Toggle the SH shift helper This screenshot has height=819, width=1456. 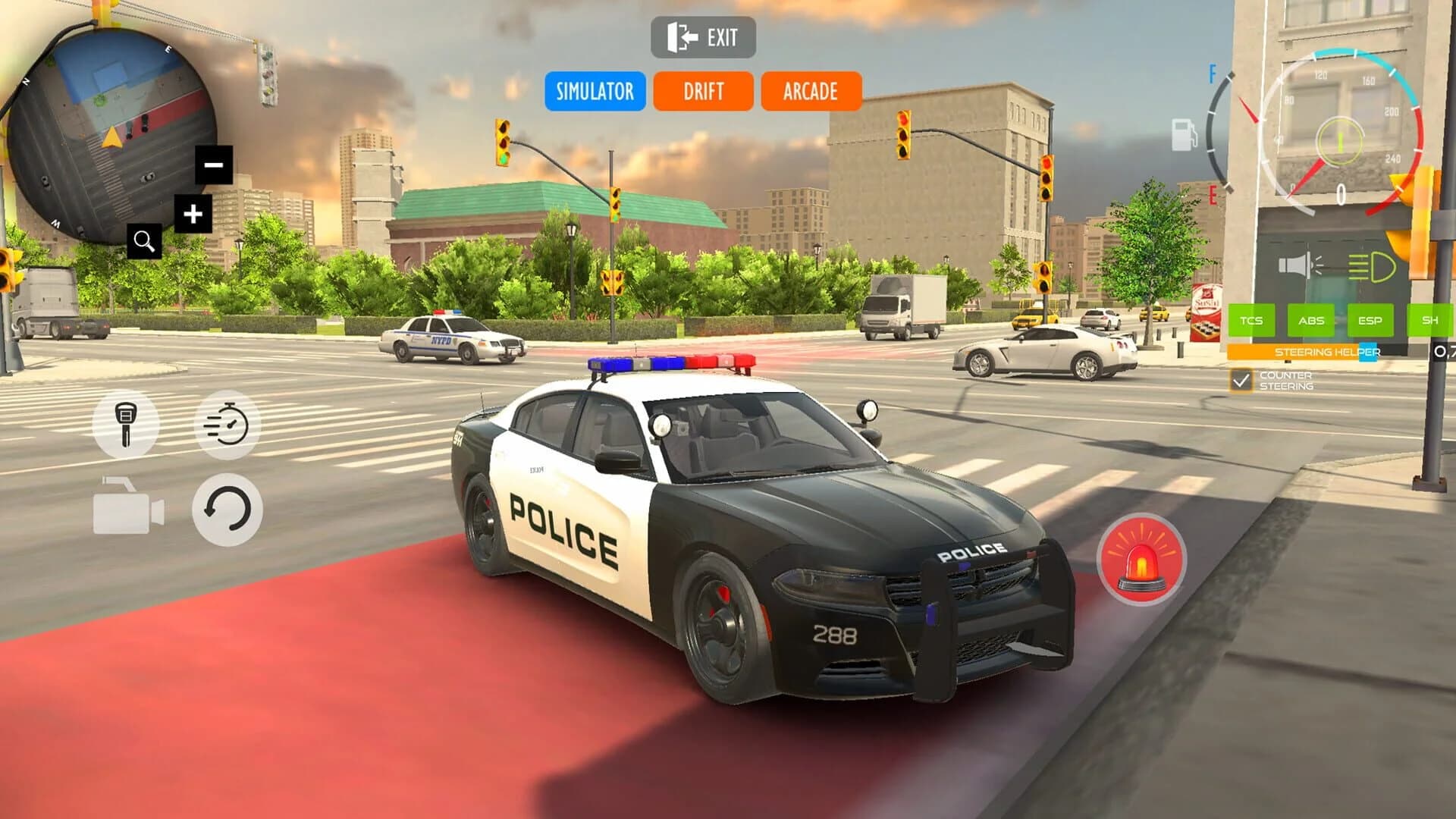1430,320
